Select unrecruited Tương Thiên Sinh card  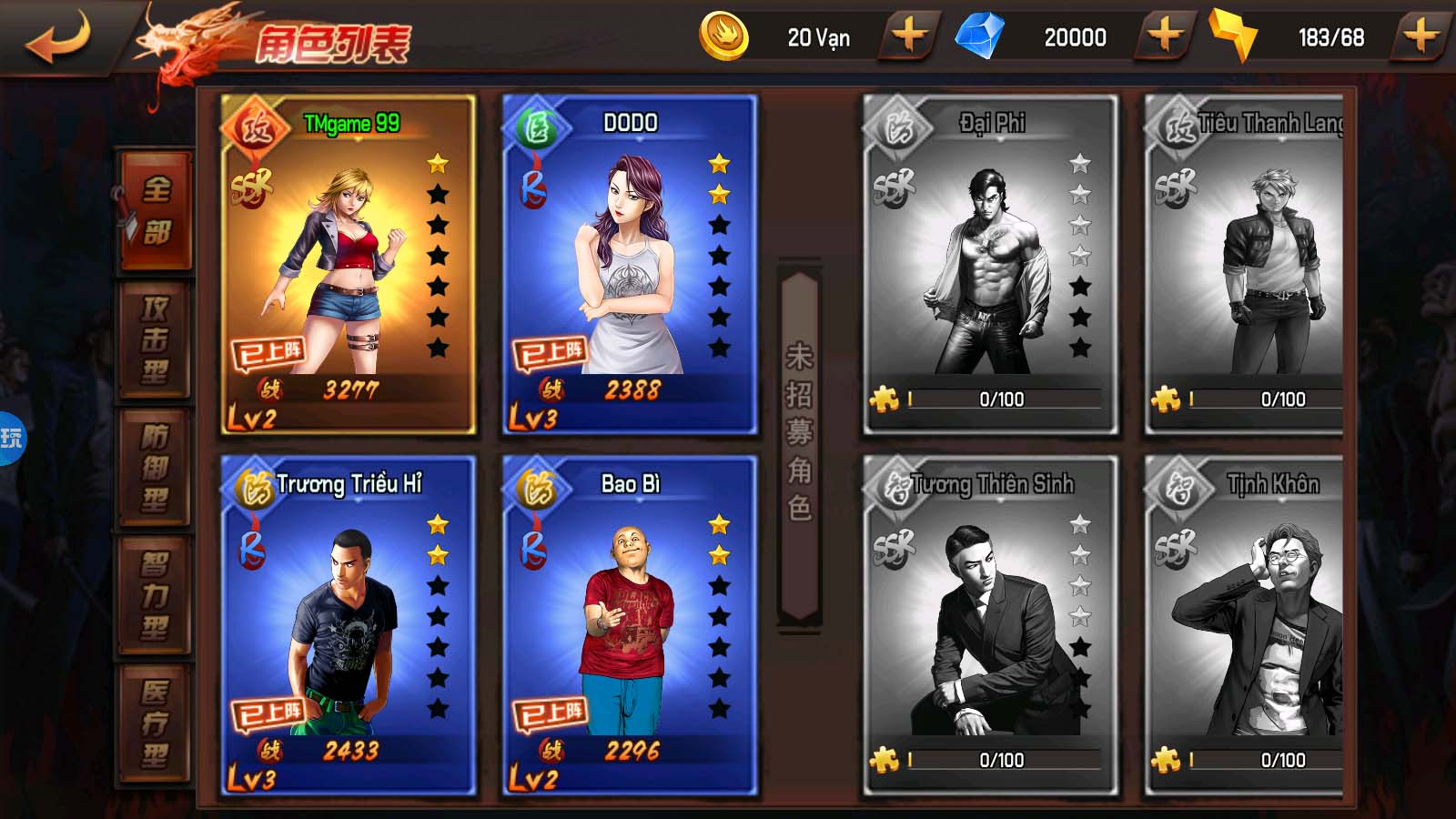click(x=990, y=625)
